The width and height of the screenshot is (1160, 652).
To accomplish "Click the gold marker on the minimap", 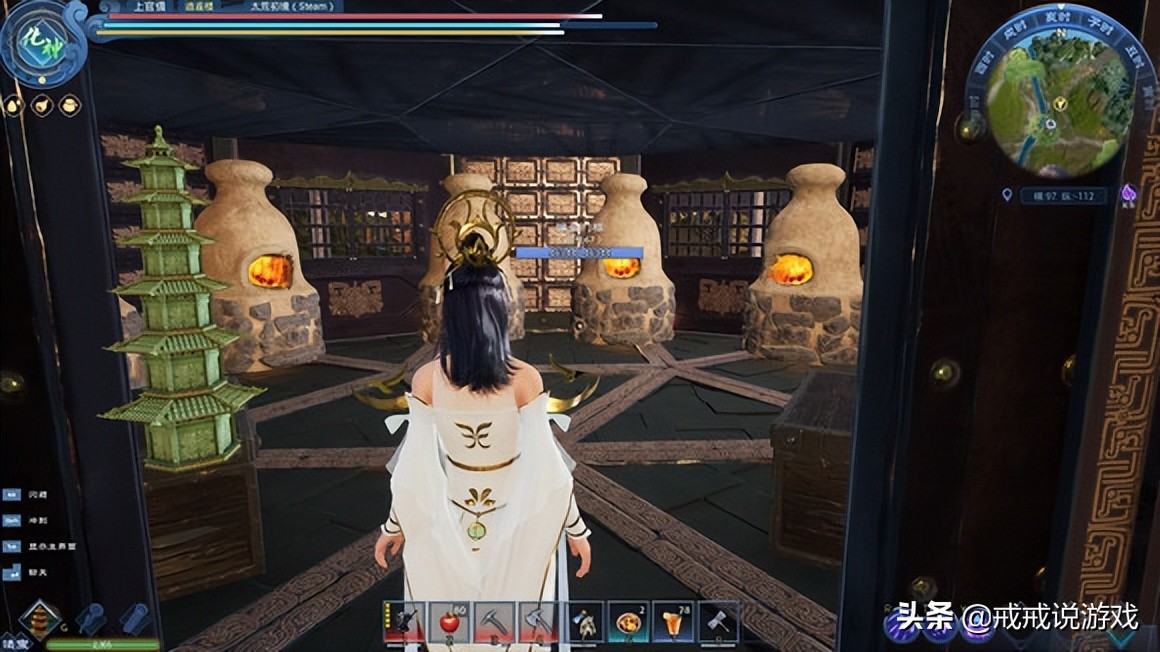I will click(1060, 102).
